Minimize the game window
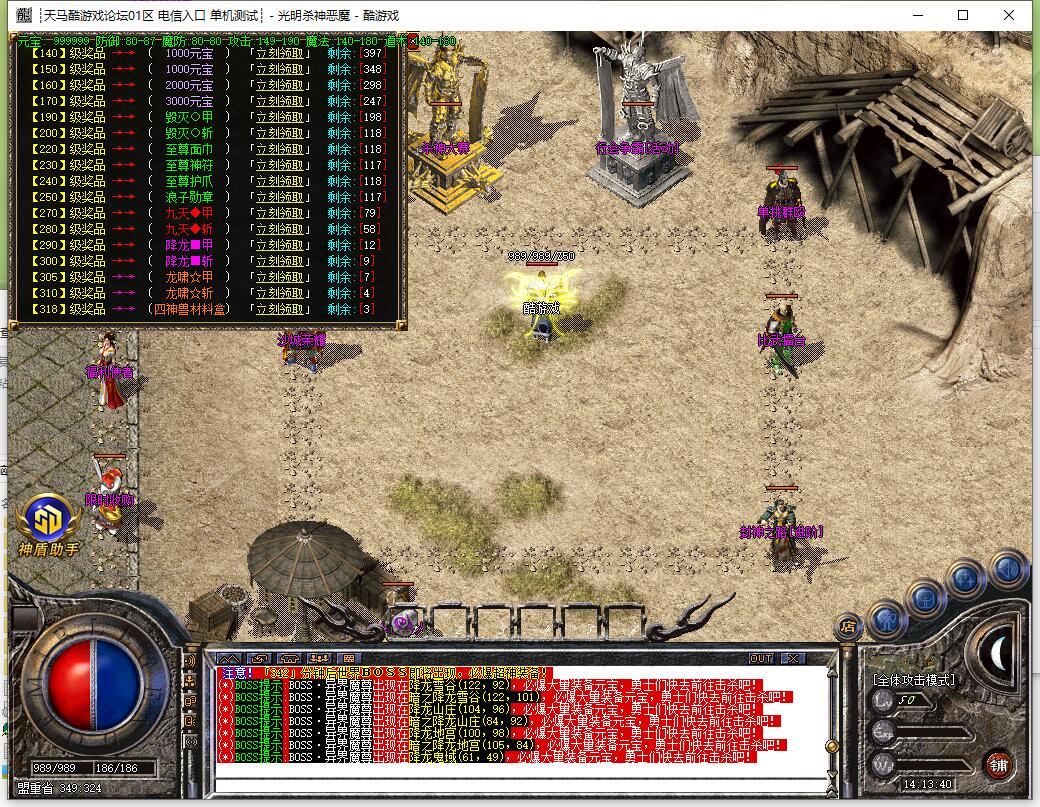This screenshot has width=1040, height=807. pos(917,15)
